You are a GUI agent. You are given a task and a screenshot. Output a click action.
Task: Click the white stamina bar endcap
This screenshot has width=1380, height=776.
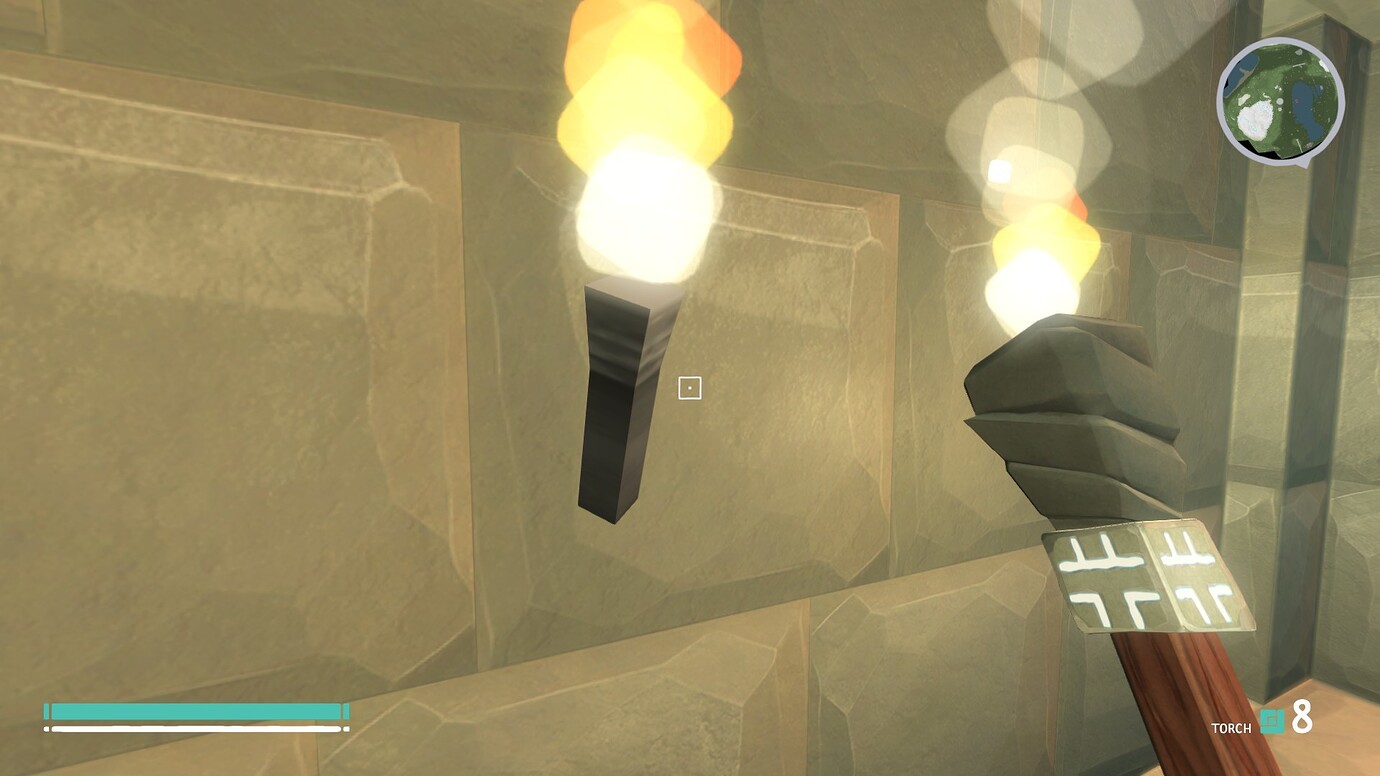tap(347, 727)
